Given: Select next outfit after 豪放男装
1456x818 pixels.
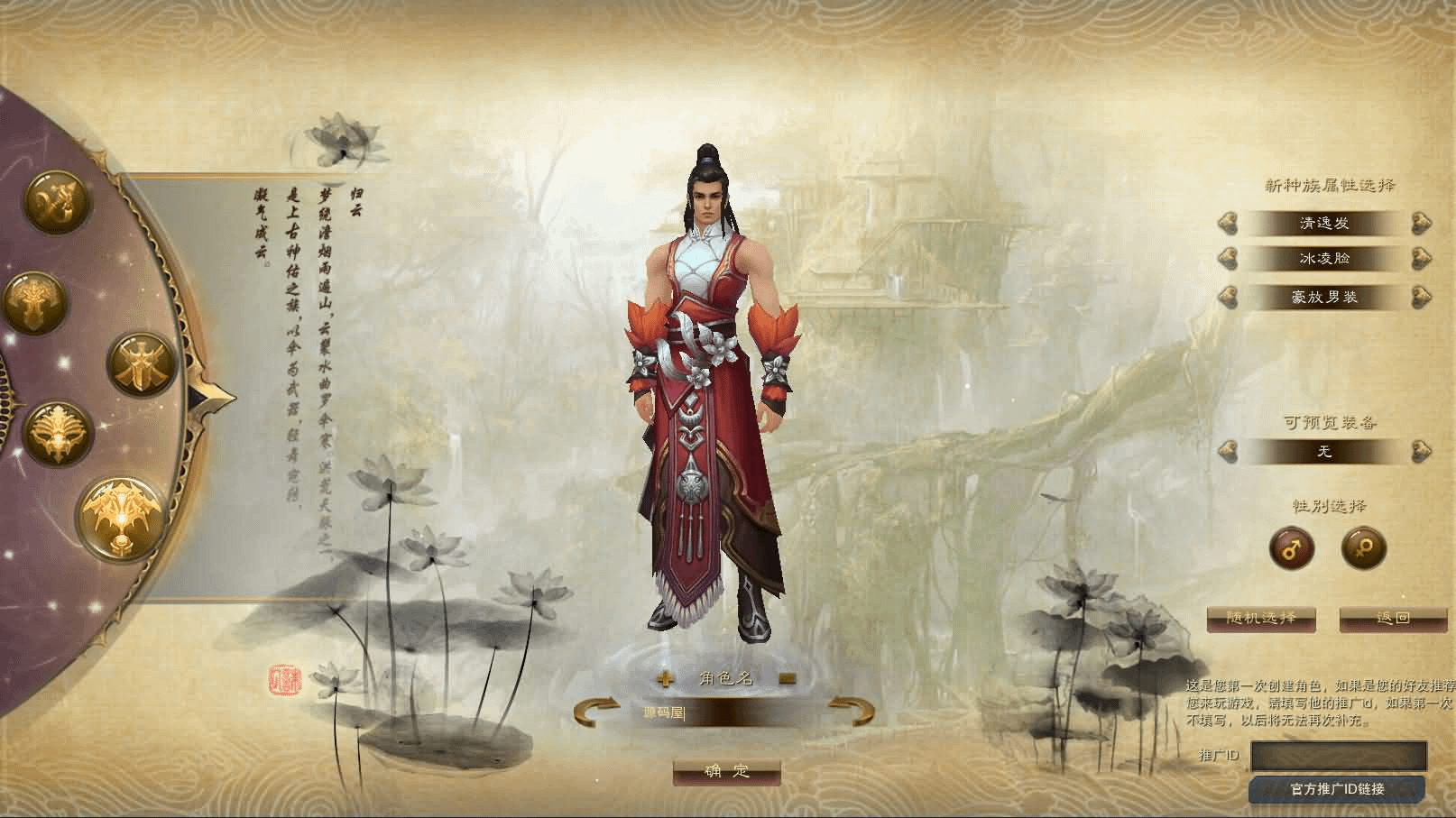Looking at the screenshot, I should (1421, 297).
